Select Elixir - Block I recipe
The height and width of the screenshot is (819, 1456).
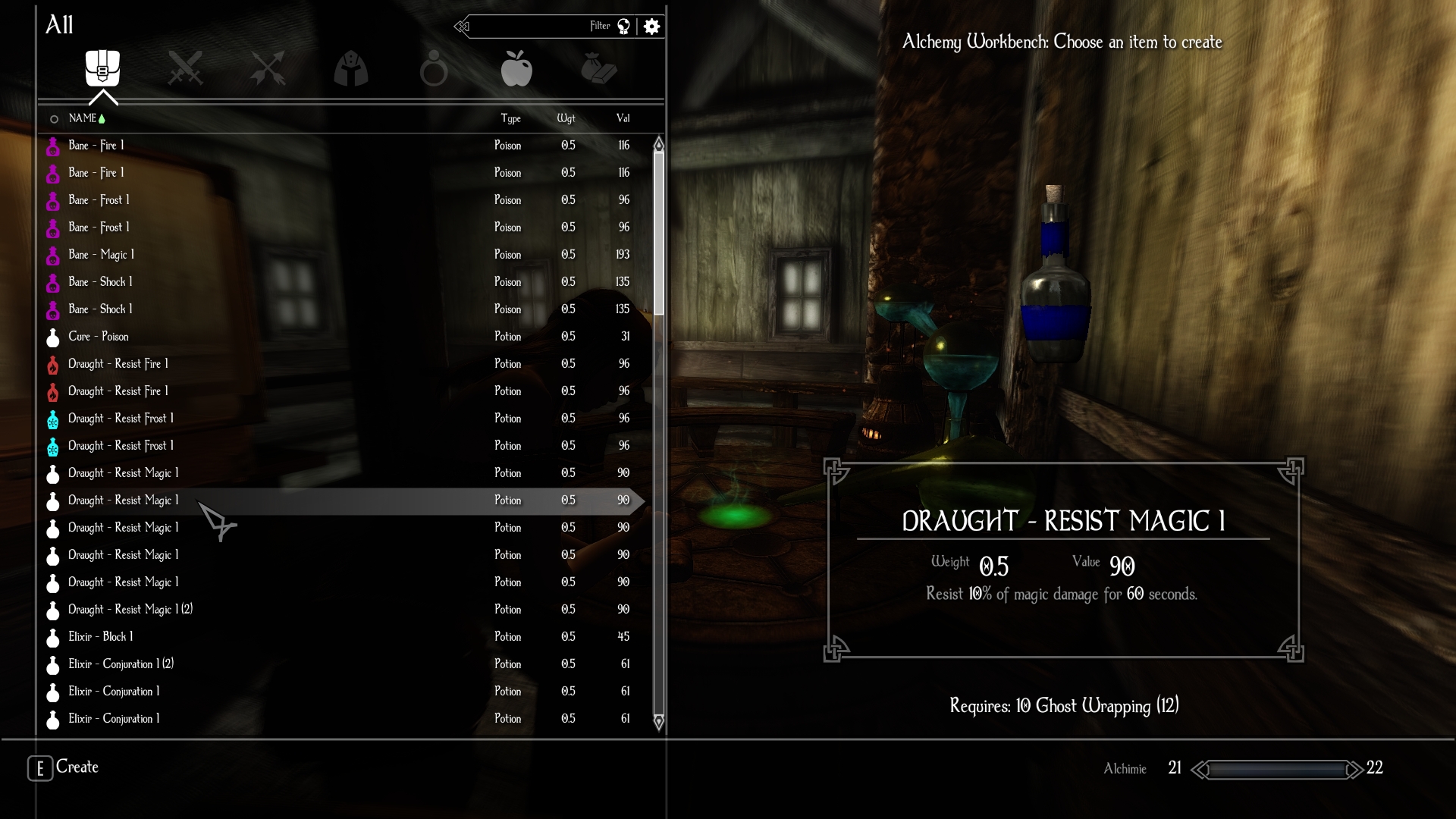101,637
